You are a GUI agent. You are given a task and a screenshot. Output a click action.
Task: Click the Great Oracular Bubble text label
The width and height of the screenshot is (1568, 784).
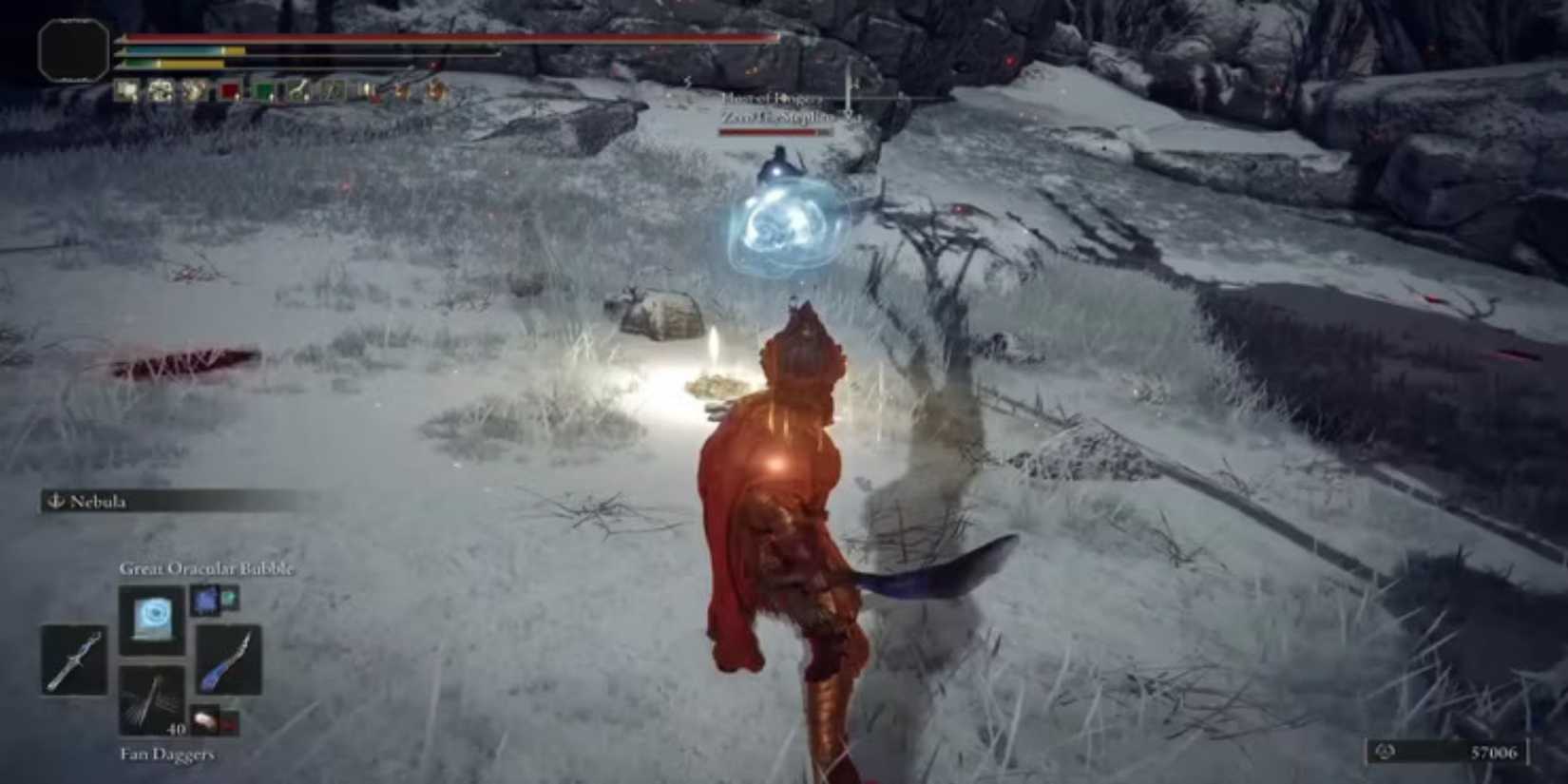point(206,568)
